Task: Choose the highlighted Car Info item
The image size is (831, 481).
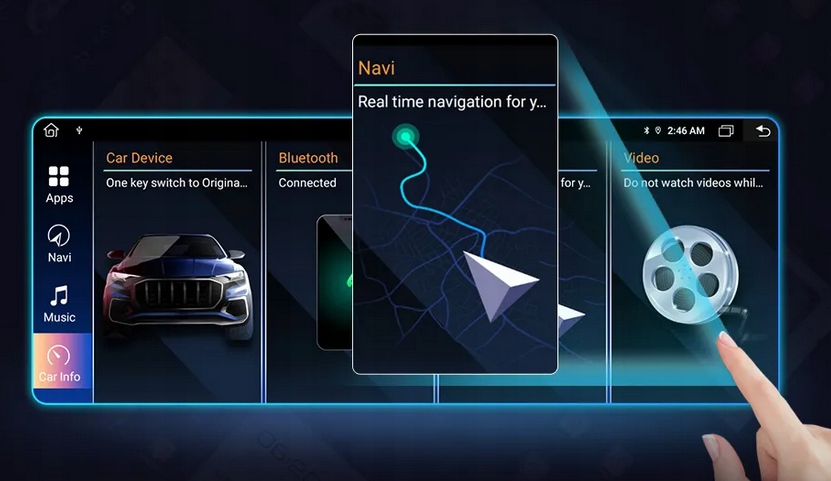Action: click(59, 364)
